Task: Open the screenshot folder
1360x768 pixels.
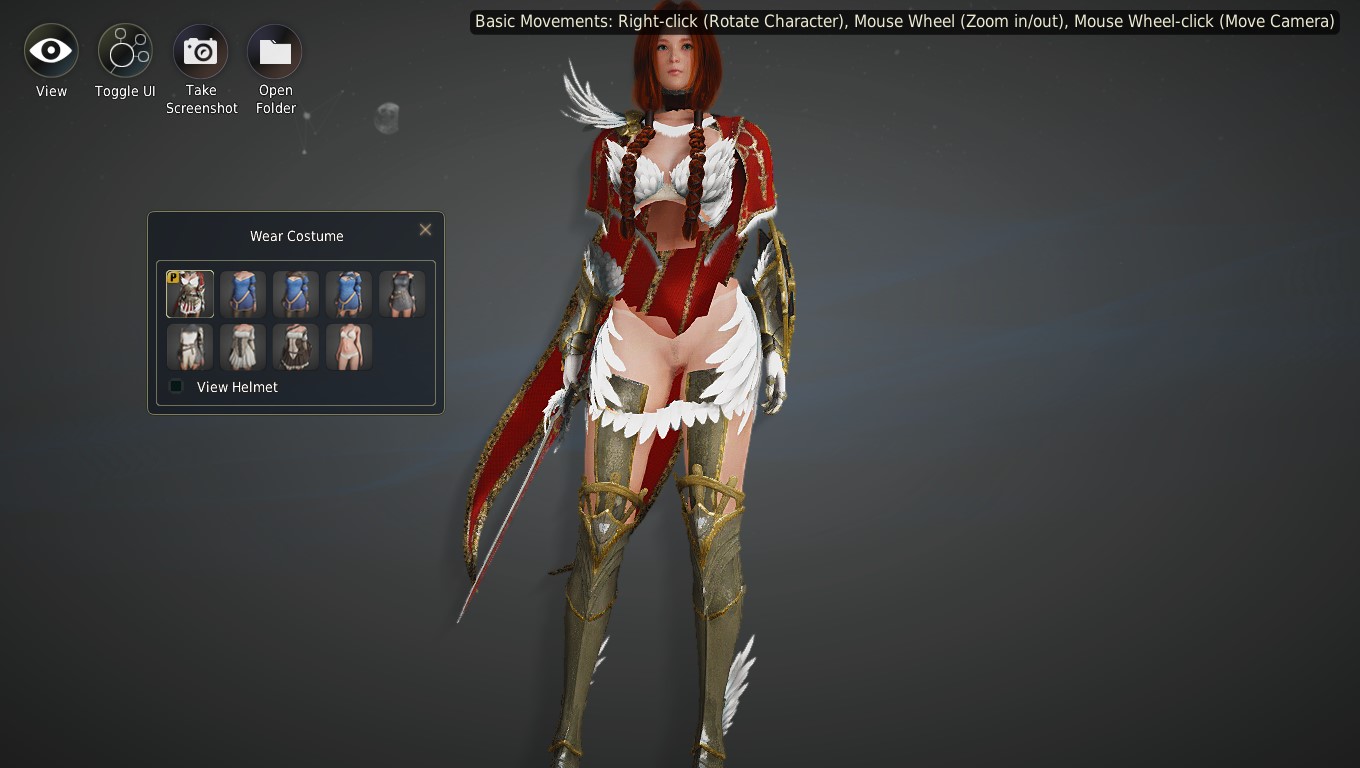Action: click(x=275, y=51)
